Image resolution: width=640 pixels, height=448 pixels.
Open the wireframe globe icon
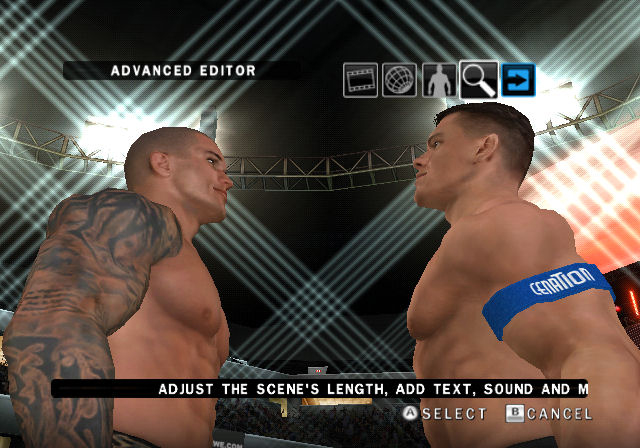399,80
